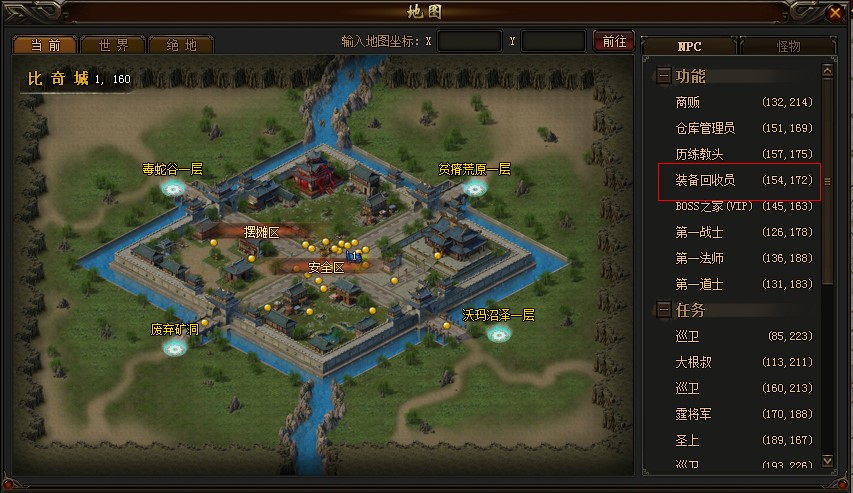
Task: Switch to the 怪物 list tab
Action: pos(786,46)
